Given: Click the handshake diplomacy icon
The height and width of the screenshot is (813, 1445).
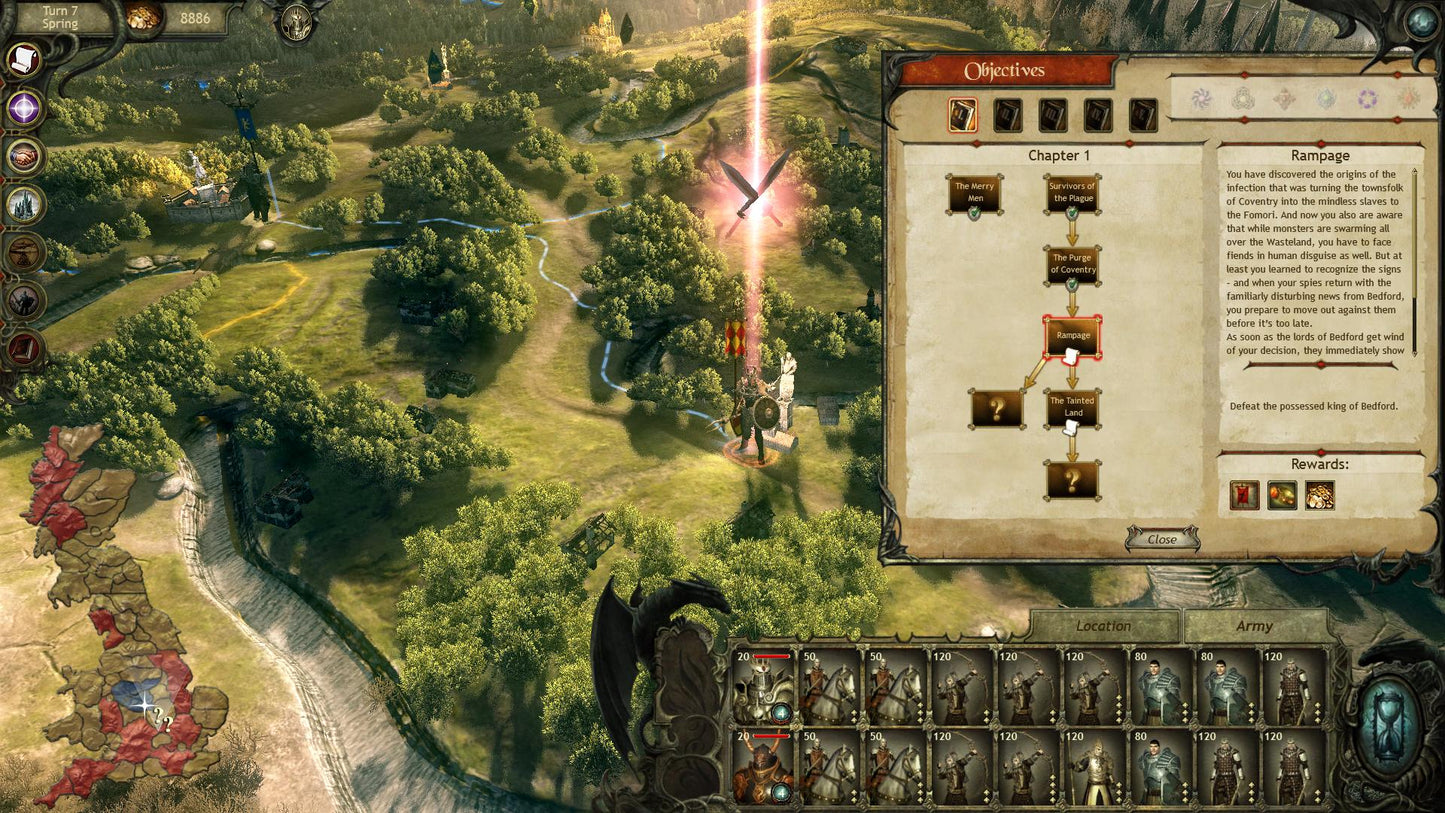Looking at the screenshot, I should point(24,156).
